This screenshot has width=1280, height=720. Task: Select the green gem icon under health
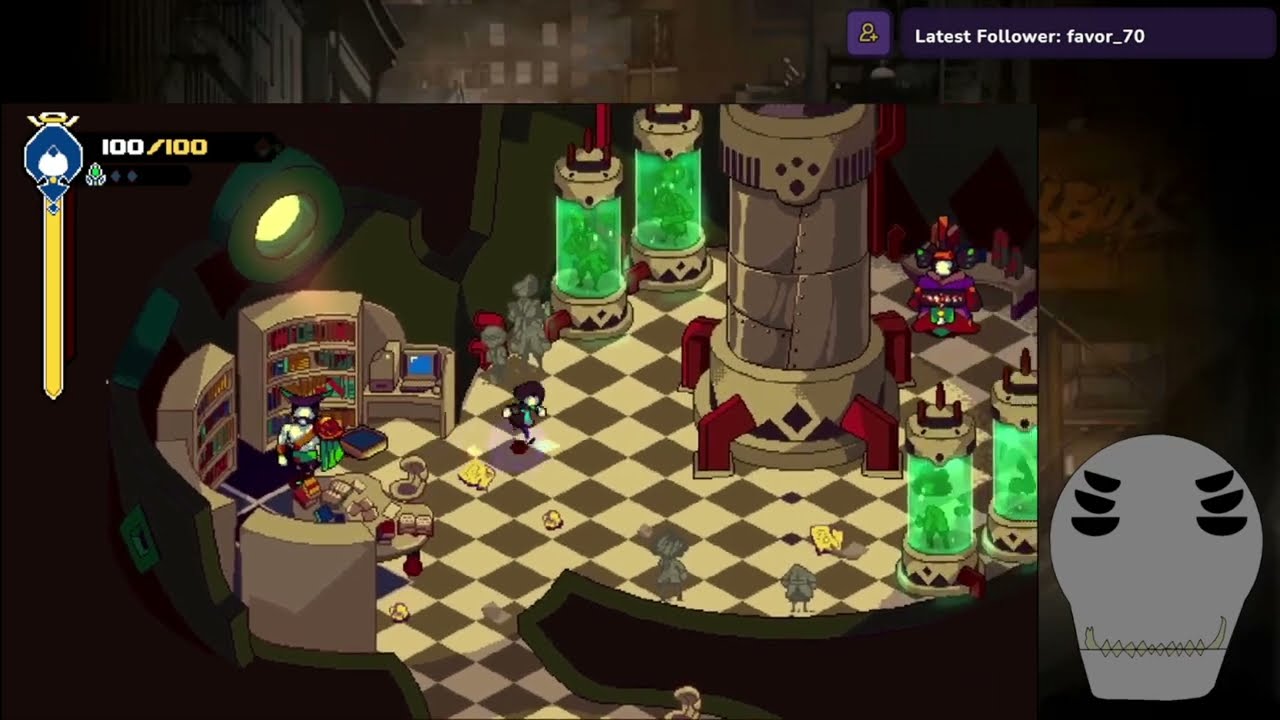point(96,176)
